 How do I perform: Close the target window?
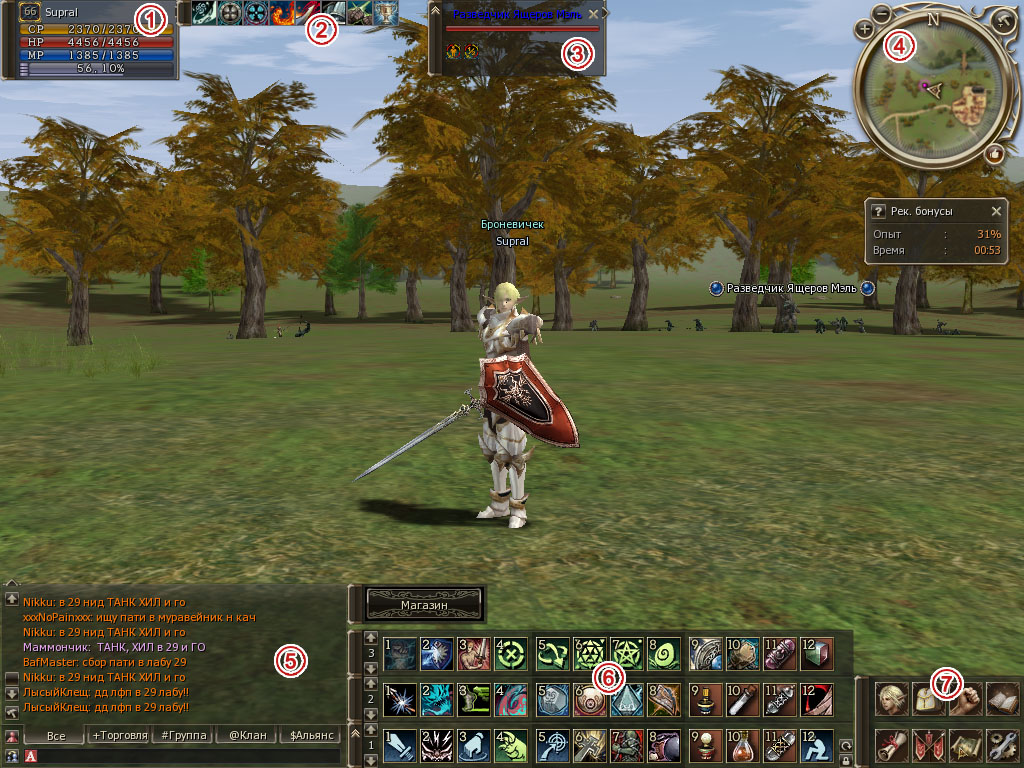pyautogui.click(x=593, y=14)
